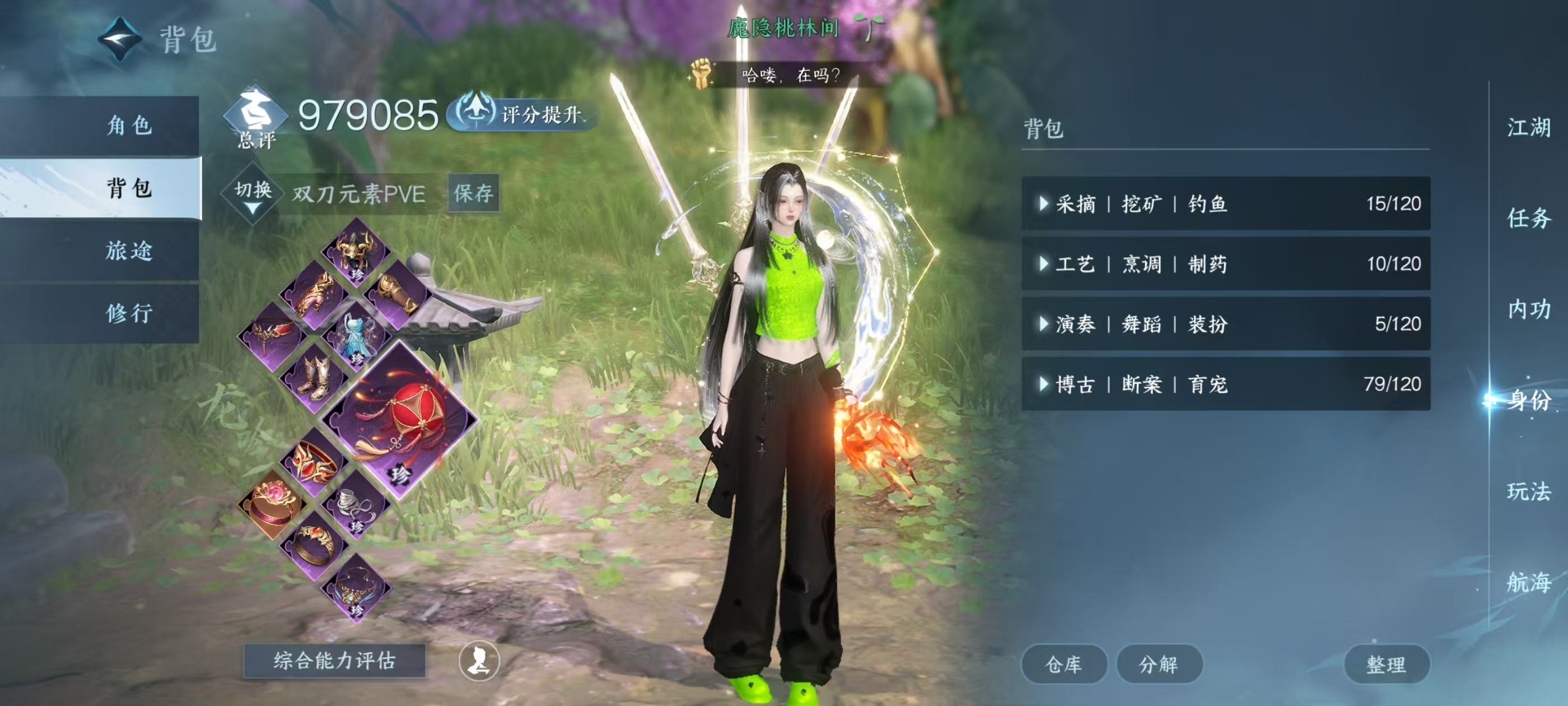Save the current build with 保存
This screenshot has width=1568, height=706.
pos(474,194)
